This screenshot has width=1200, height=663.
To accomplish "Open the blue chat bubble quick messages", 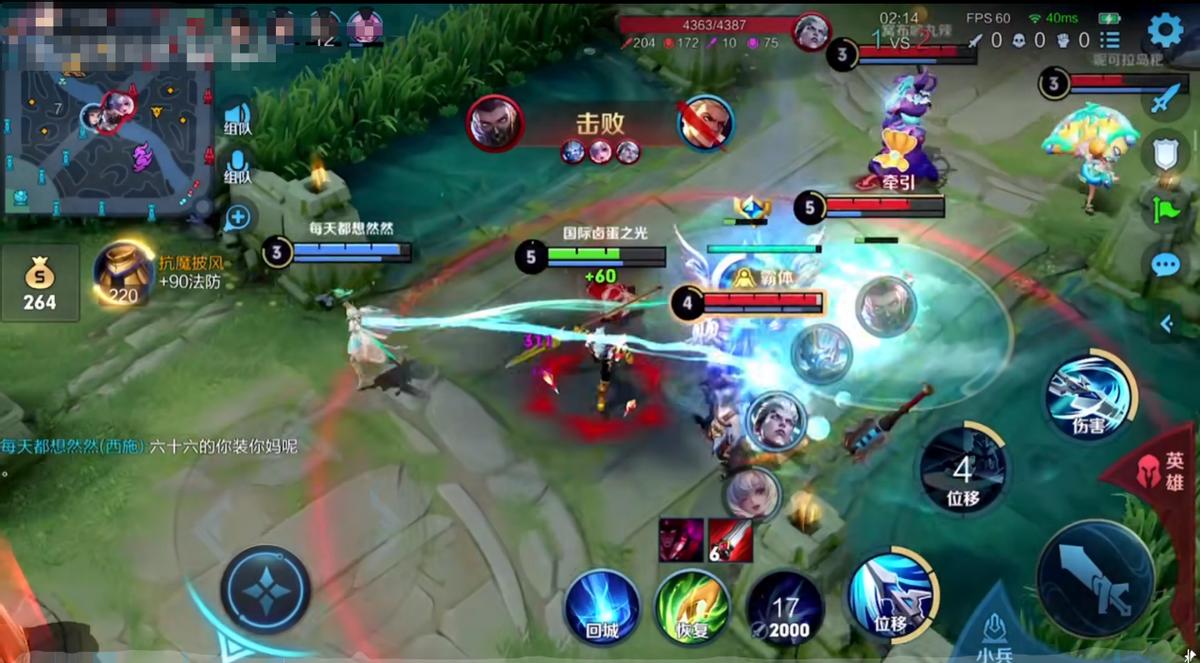I will tap(1165, 264).
